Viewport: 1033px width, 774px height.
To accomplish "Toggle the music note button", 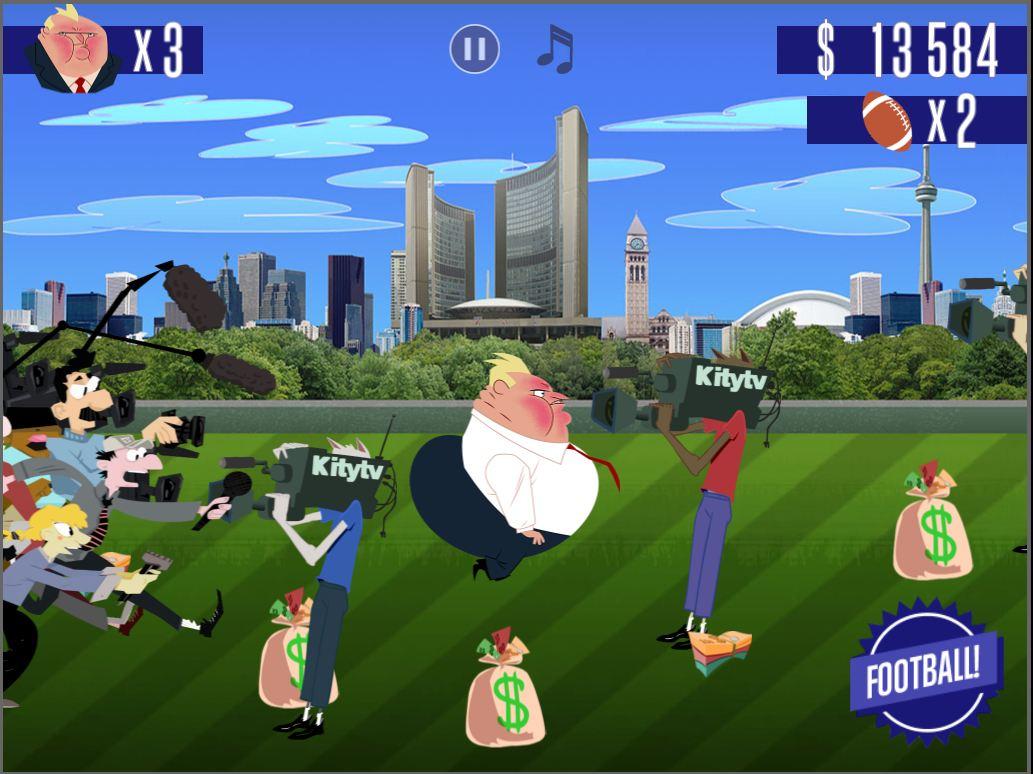I will 555,49.
